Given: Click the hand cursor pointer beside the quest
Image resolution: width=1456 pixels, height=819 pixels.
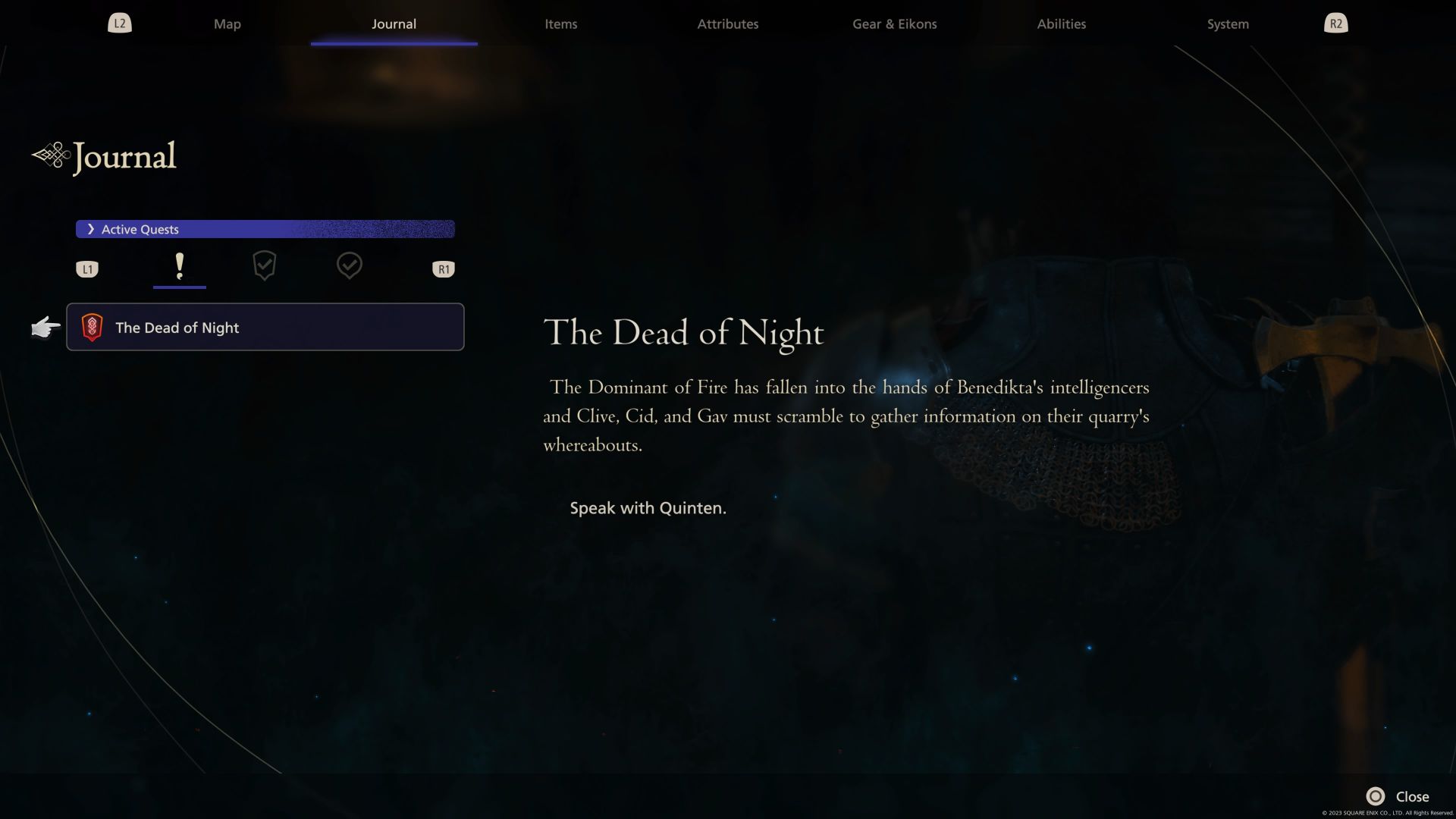Looking at the screenshot, I should [x=45, y=328].
